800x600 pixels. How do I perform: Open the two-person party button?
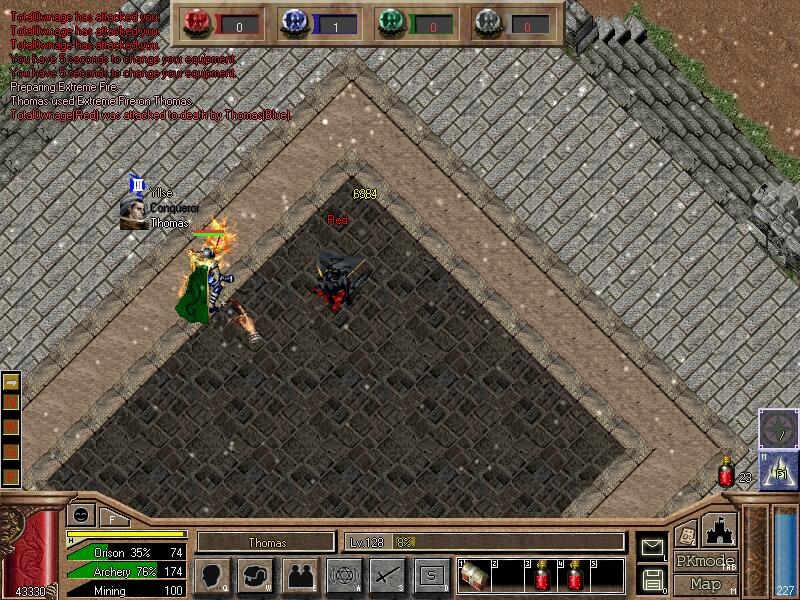click(299, 575)
